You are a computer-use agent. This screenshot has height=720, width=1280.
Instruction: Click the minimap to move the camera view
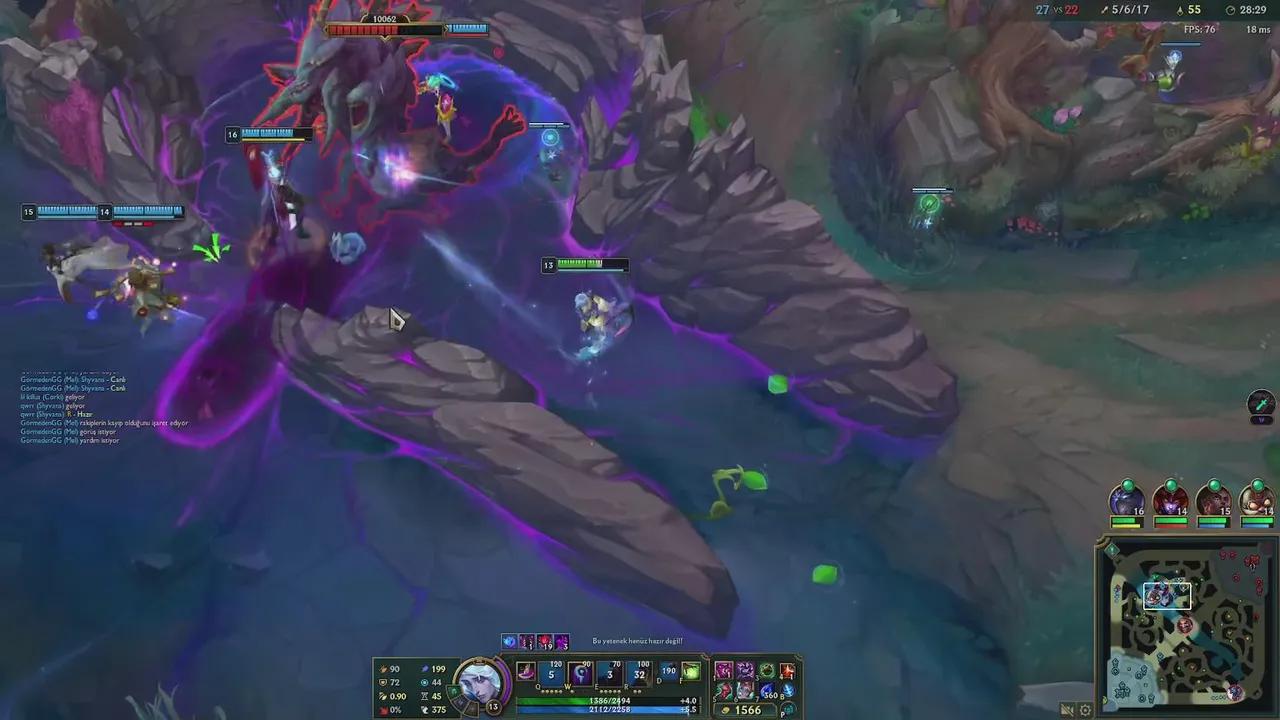point(1187,623)
